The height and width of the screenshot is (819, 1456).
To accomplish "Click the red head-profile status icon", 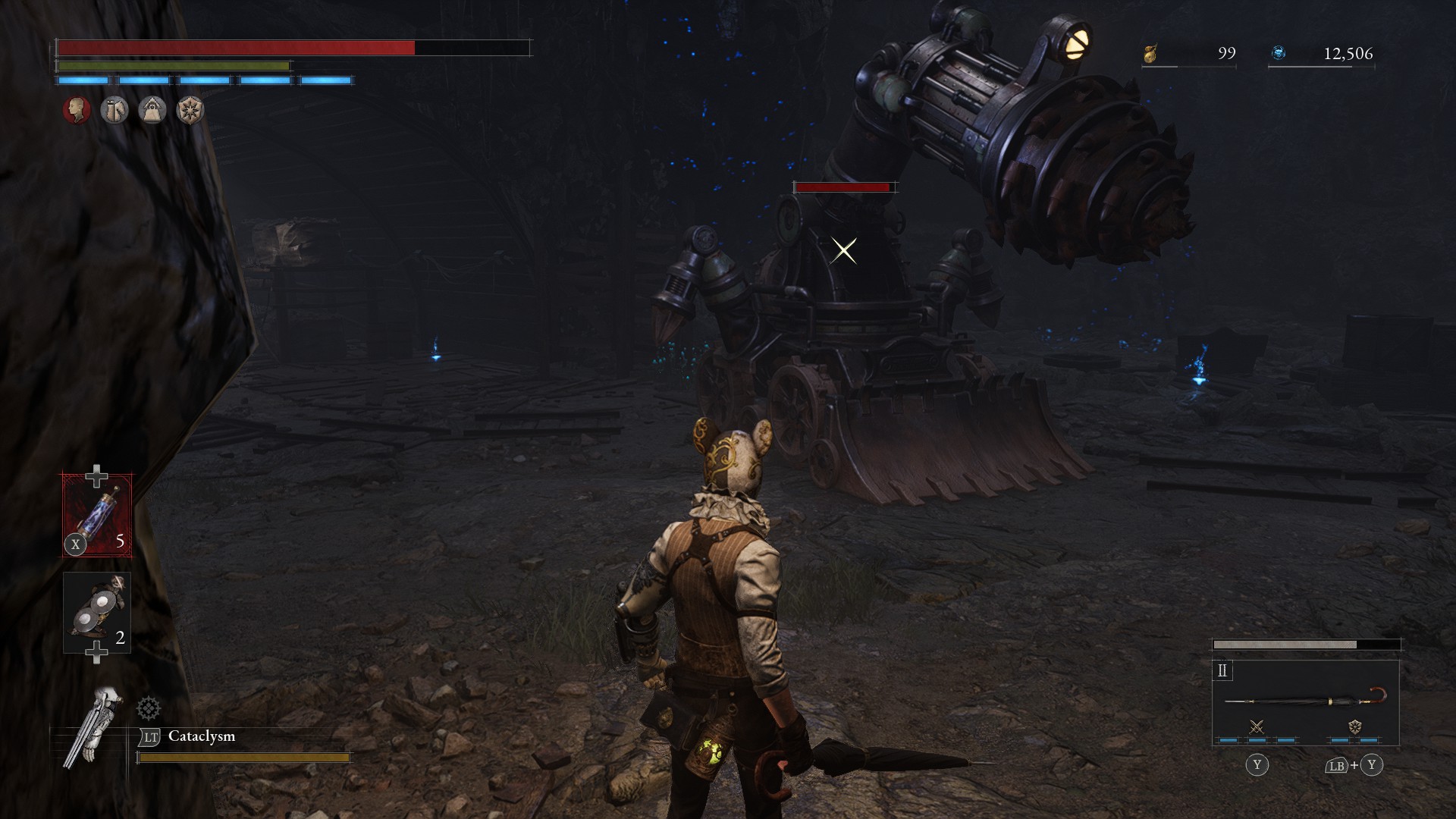I will pyautogui.click(x=77, y=111).
